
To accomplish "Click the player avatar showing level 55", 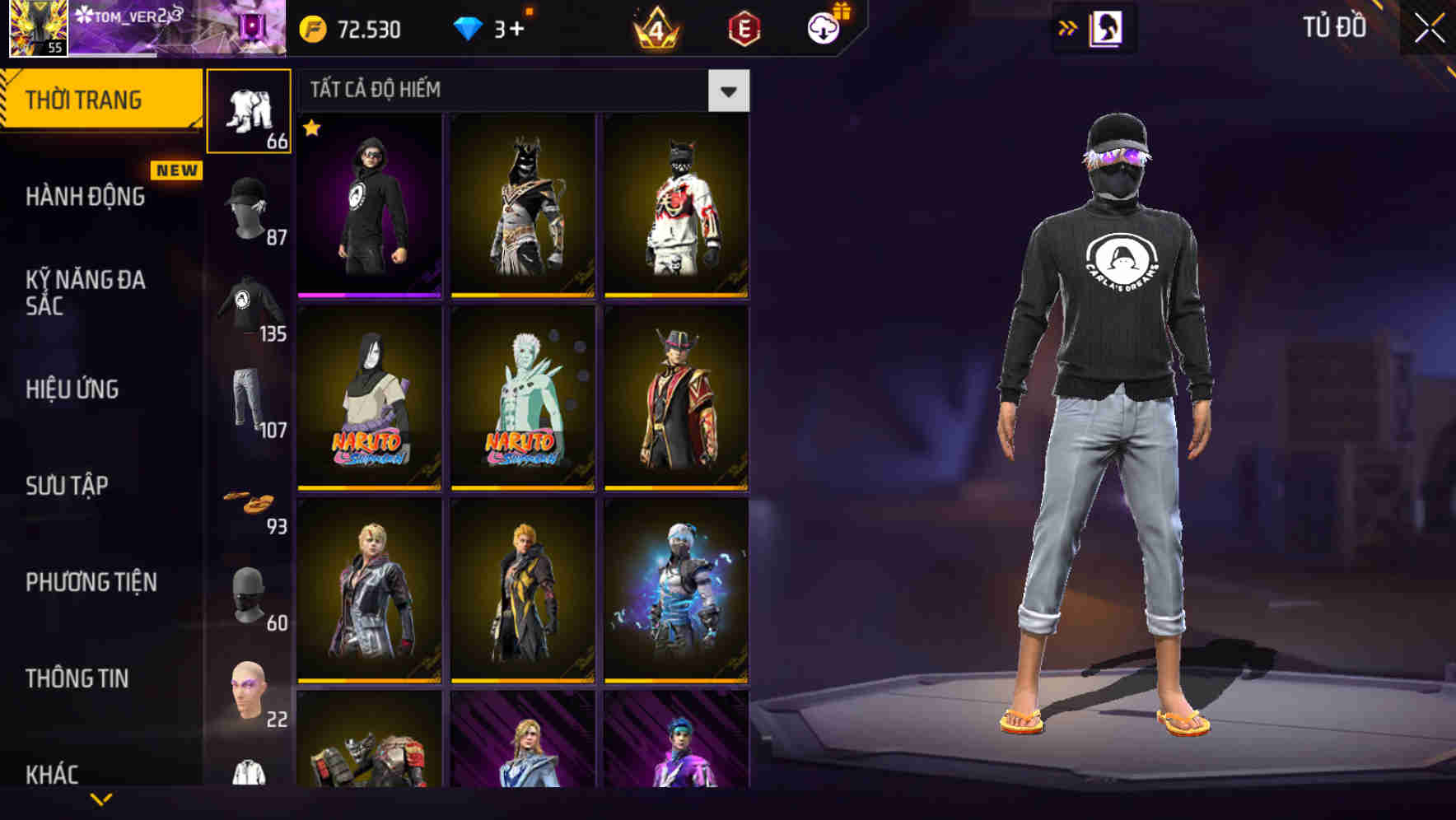I will click(39, 30).
